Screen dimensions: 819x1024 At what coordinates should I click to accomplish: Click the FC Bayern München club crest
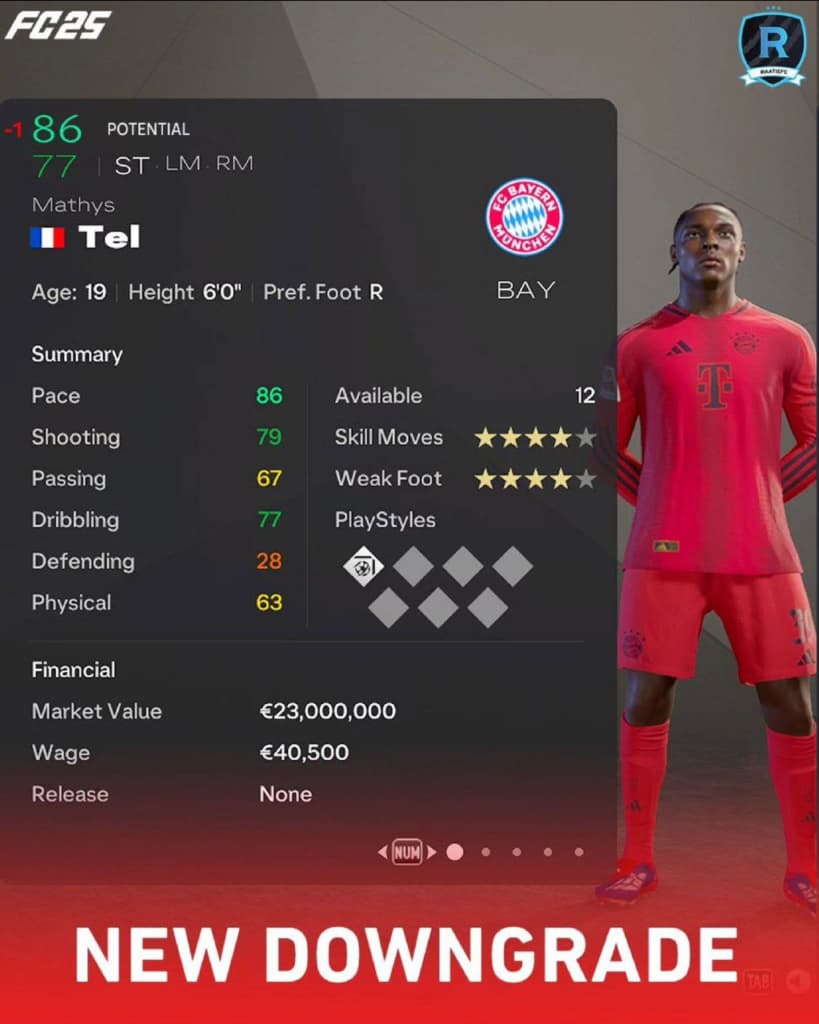pyautogui.click(x=524, y=217)
